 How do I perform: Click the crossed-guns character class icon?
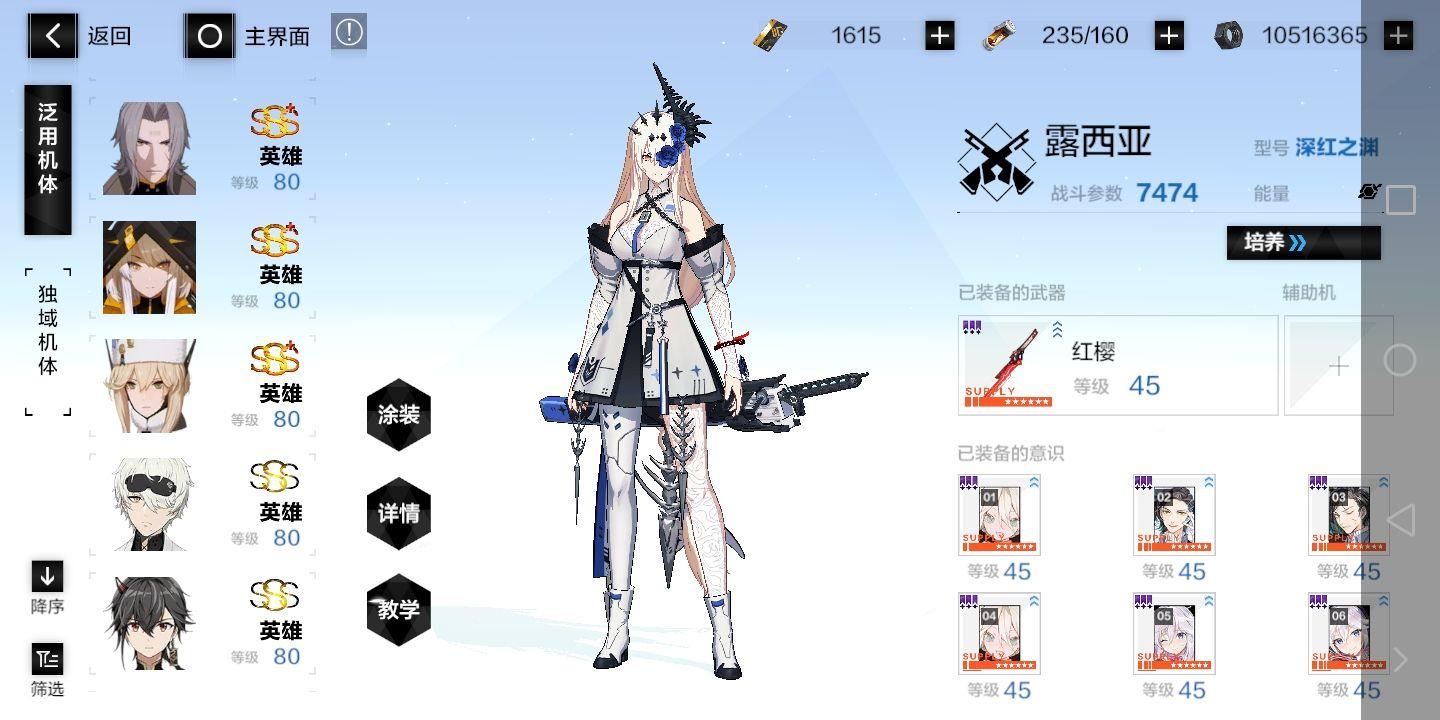pos(995,158)
